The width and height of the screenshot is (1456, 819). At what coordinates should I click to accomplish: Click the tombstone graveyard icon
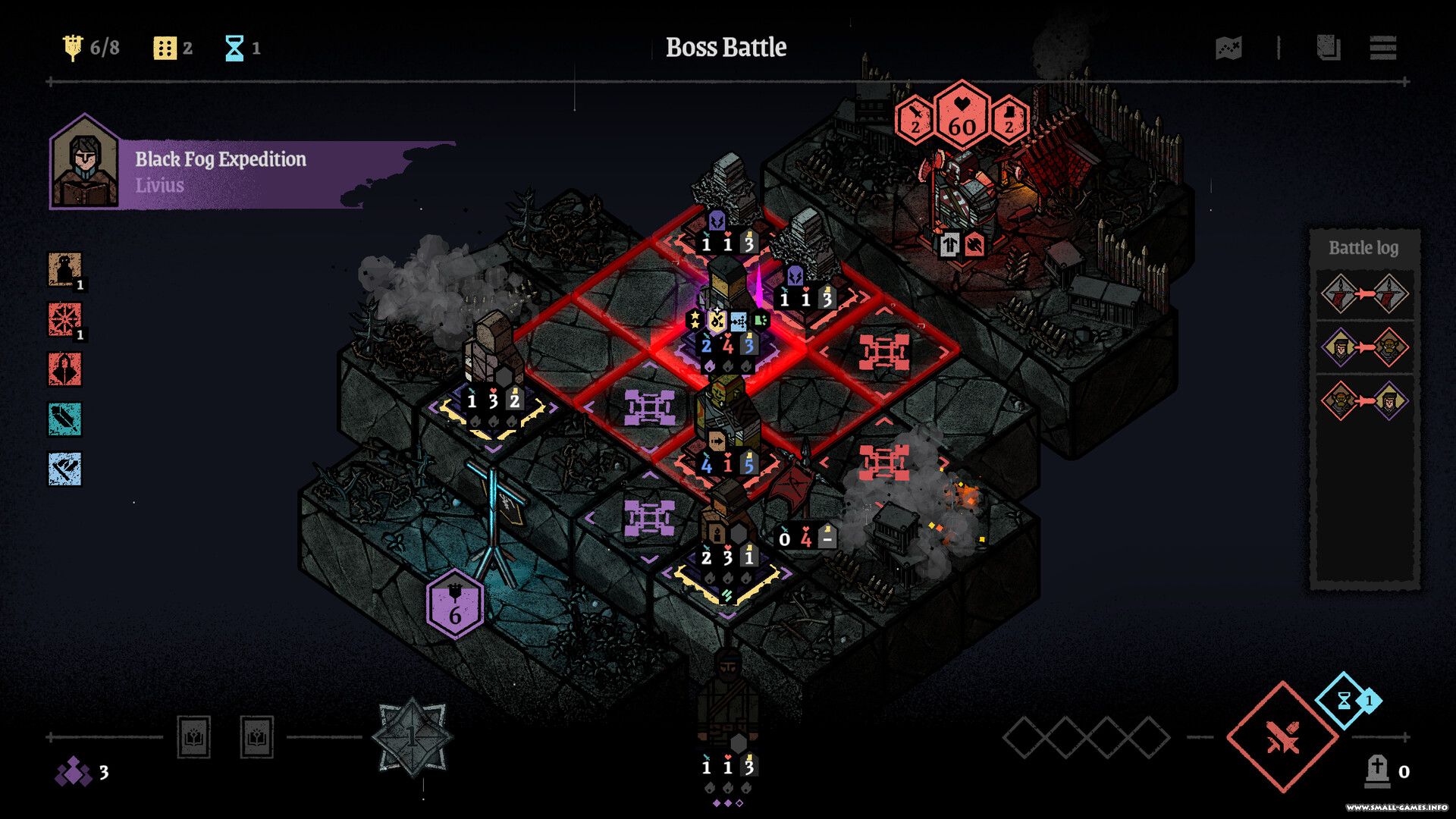1376,770
